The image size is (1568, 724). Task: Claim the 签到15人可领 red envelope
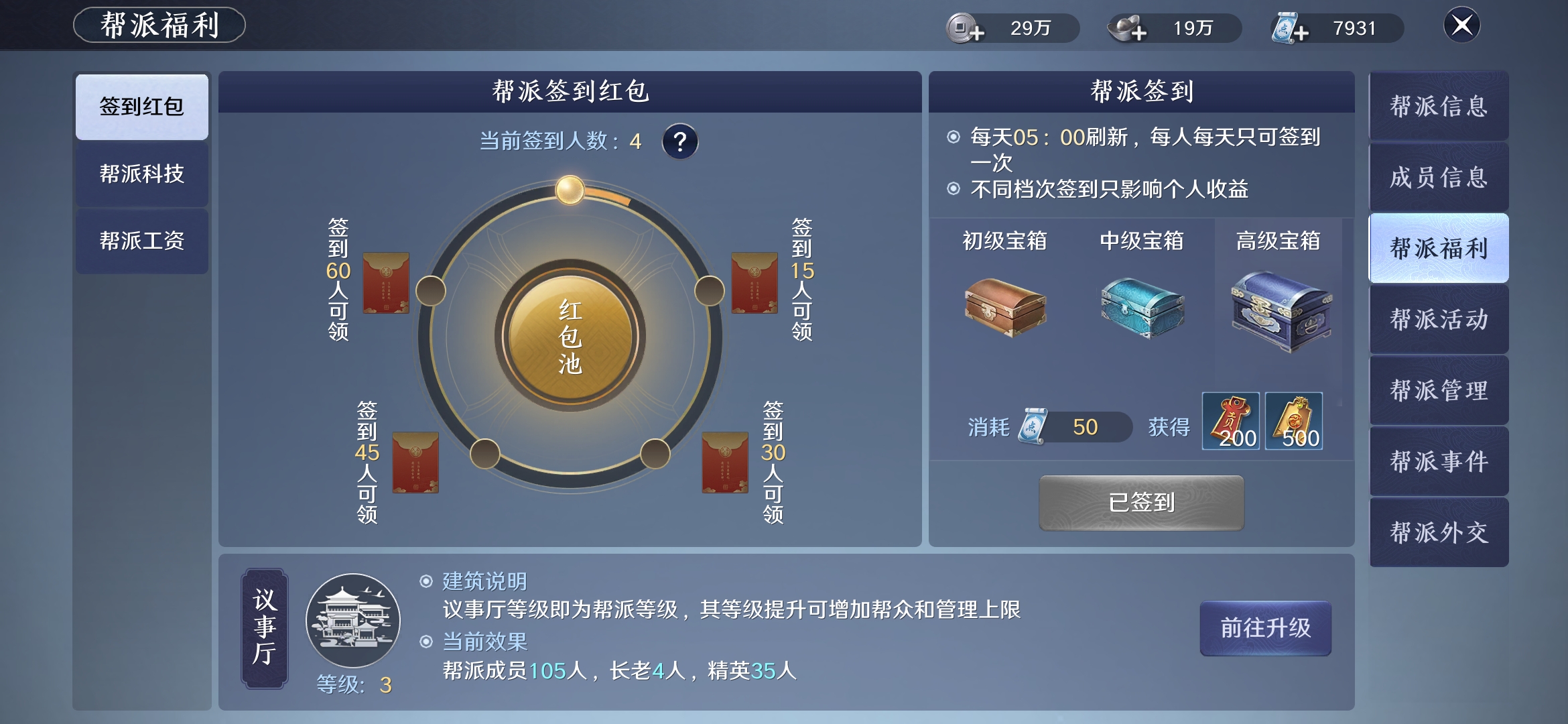(x=755, y=283)
